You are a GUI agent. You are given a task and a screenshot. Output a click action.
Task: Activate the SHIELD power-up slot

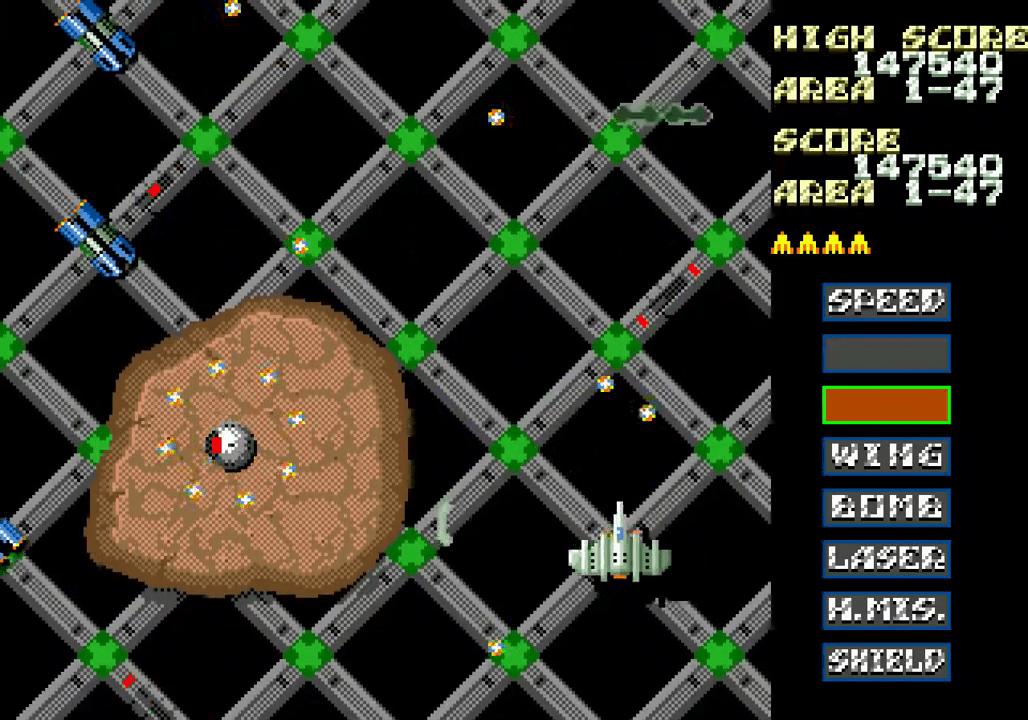tap(886, 661)
